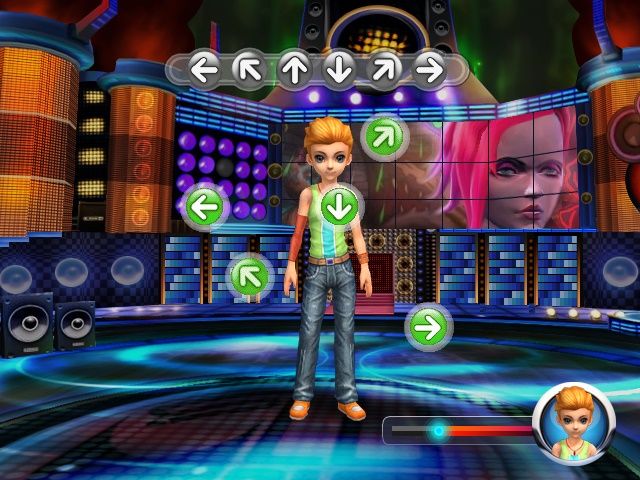Hit the green up-right arrow bubble
640x480 pixels.
(x=382, y=135)
